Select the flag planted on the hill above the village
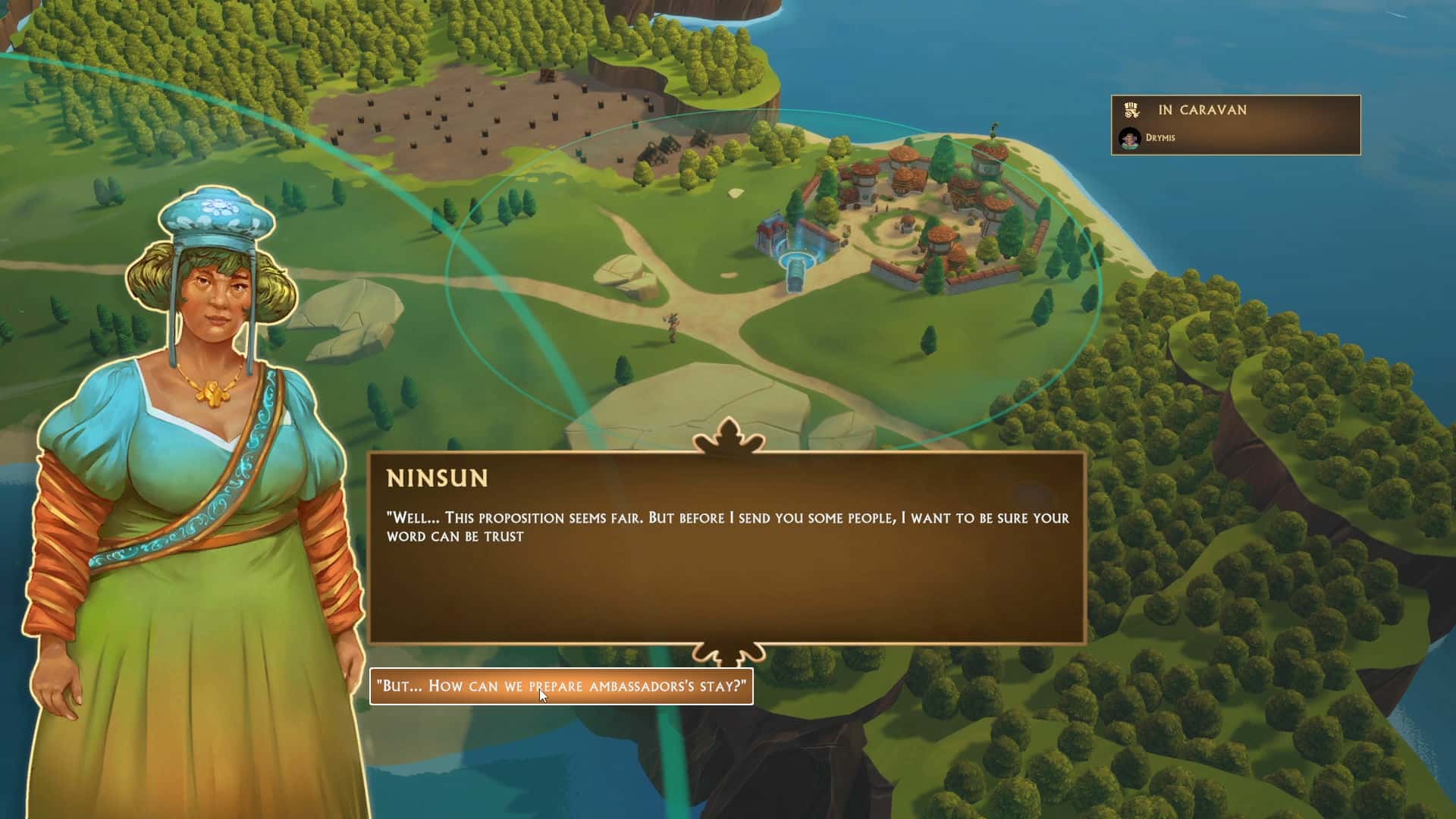1456x819 pixels. 993,130
